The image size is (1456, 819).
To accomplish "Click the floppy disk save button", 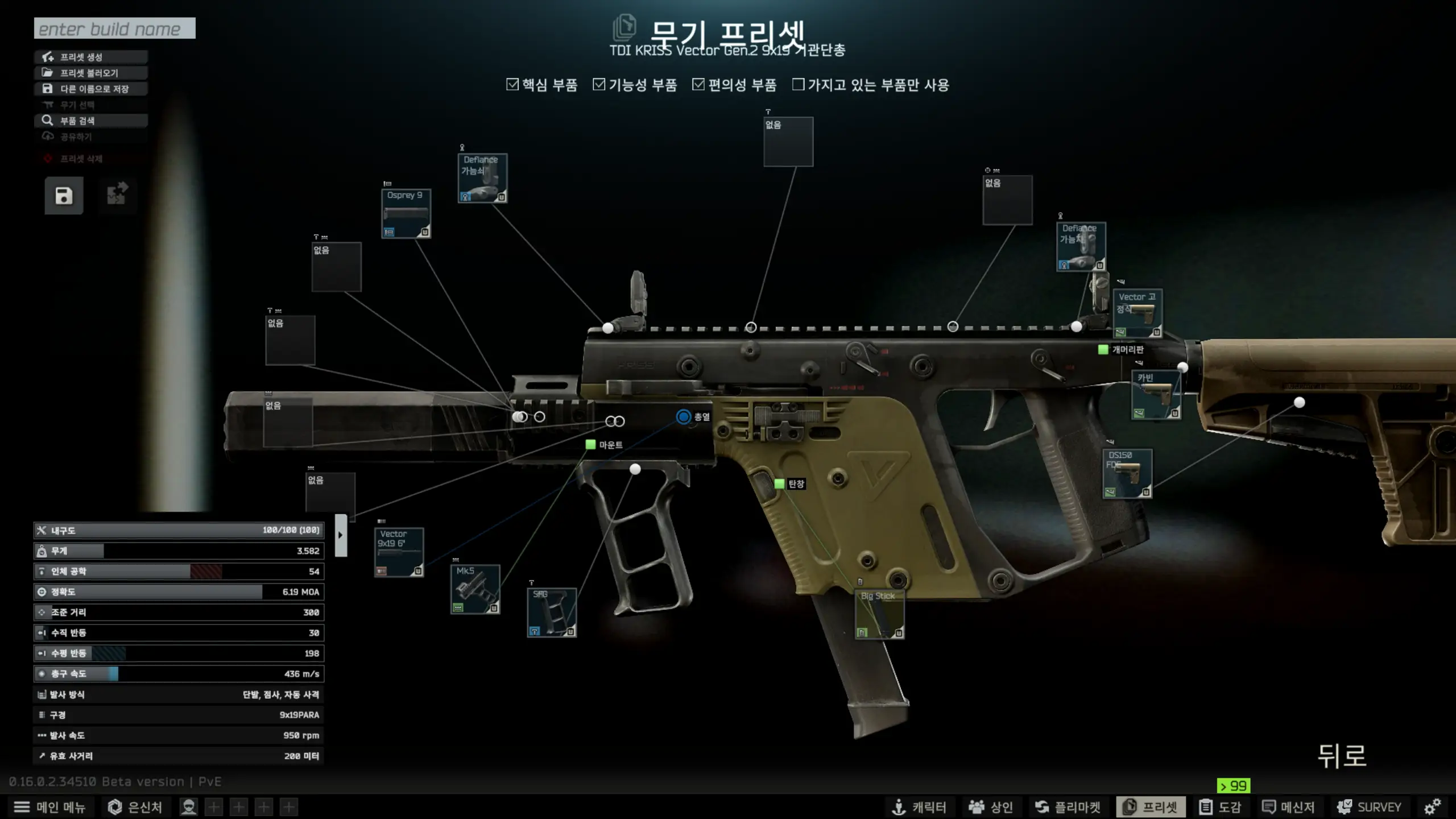I will (64, 196).
